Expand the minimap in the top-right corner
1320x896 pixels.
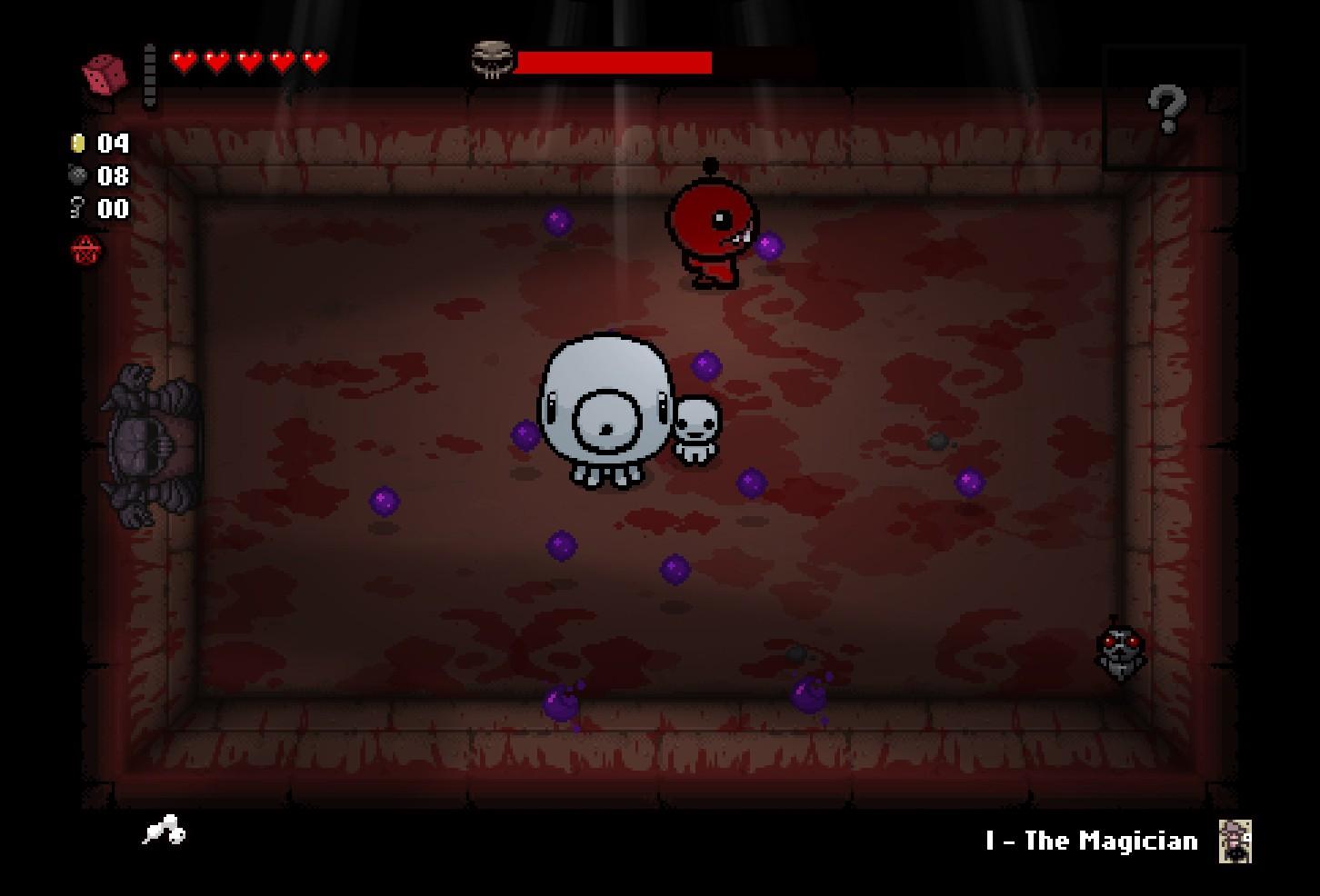(x=1175, y=107)
